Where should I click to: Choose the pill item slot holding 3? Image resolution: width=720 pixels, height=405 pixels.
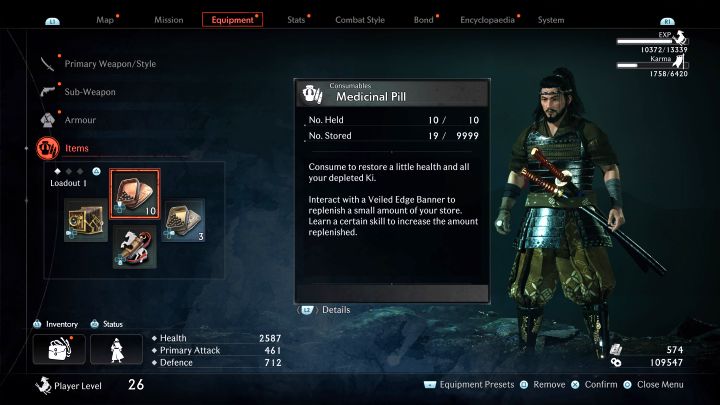pos(183,219)
